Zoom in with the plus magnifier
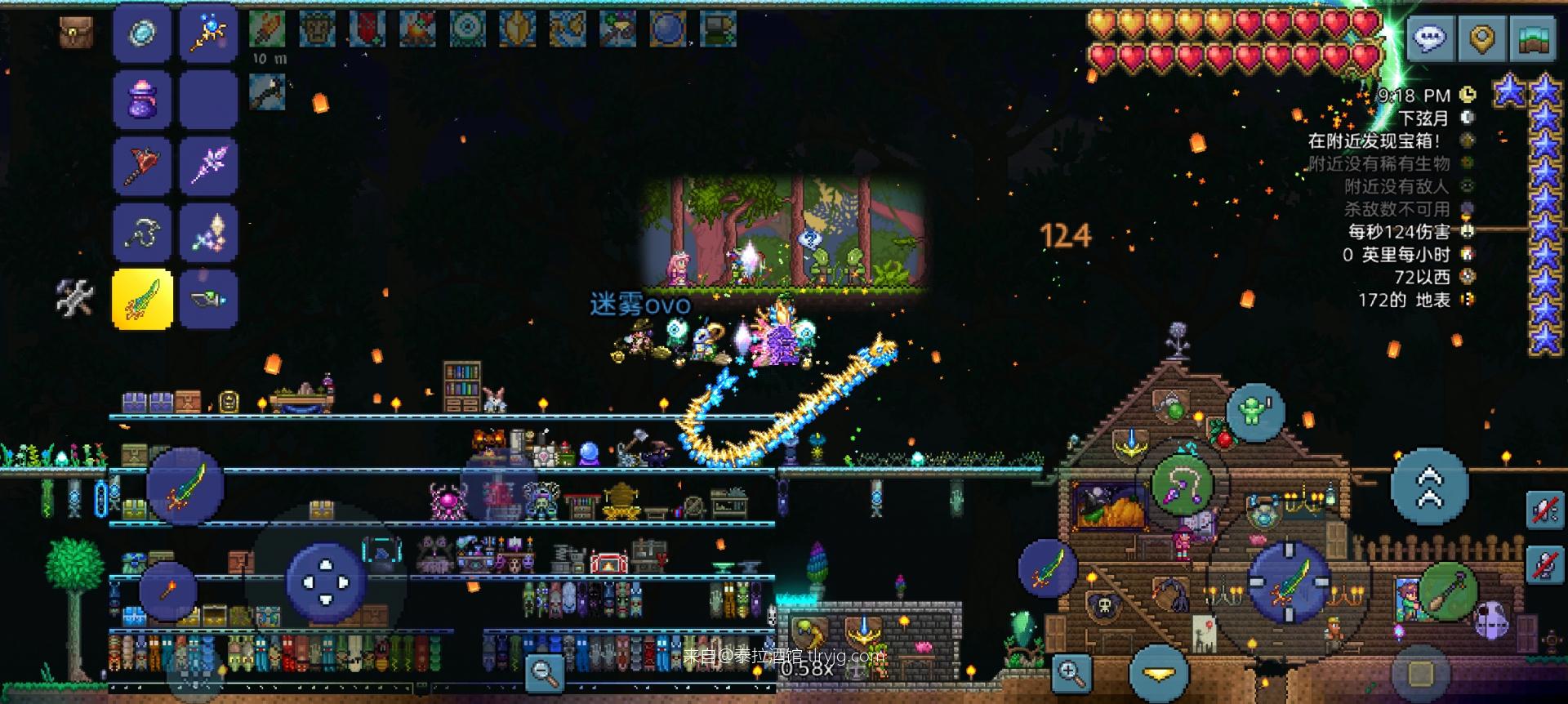Image resolution: width=1568 pixels, height=704 pixels. coord(1071,673)
